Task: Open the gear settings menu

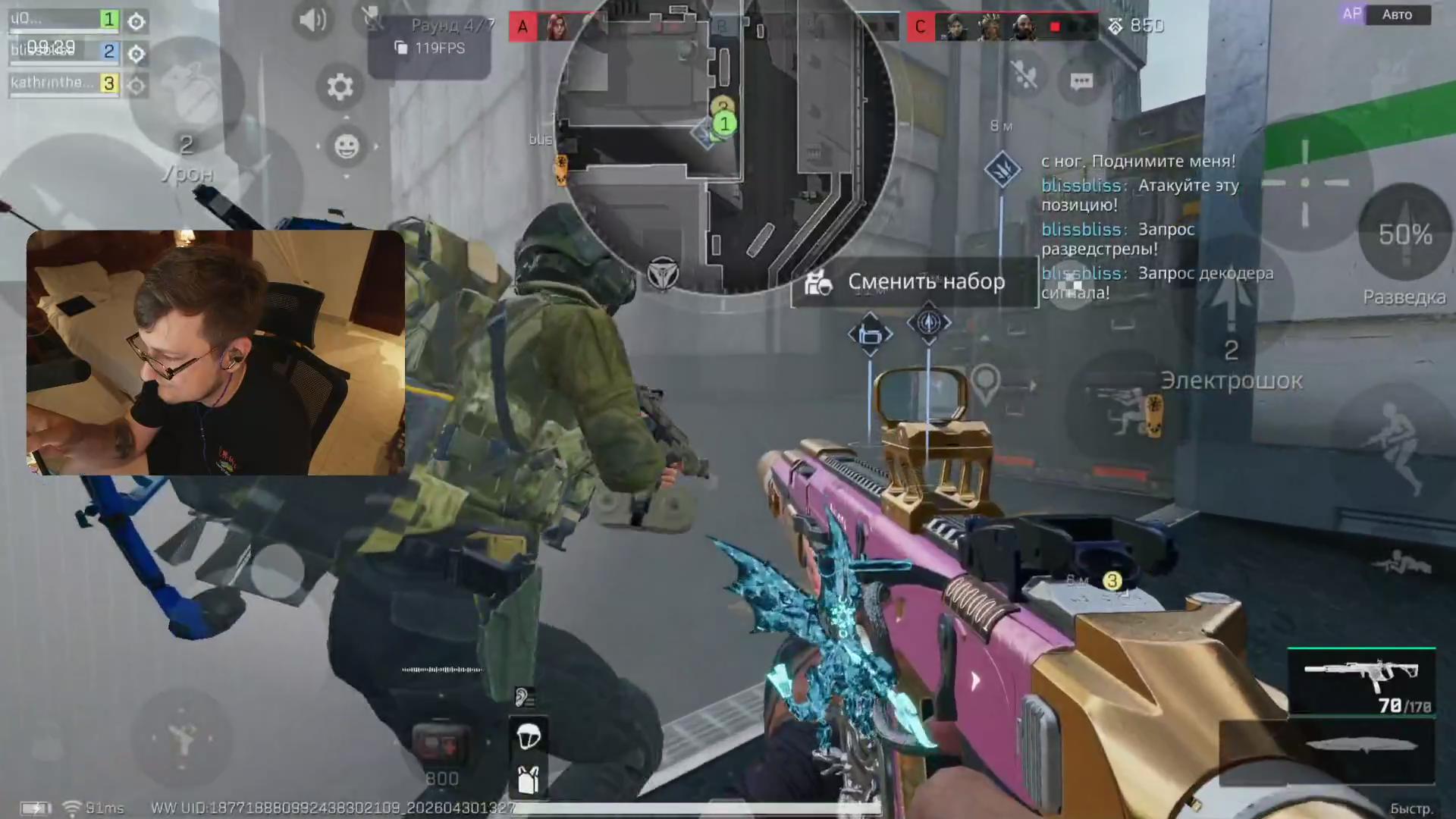Action: click(x=340, y=87)
